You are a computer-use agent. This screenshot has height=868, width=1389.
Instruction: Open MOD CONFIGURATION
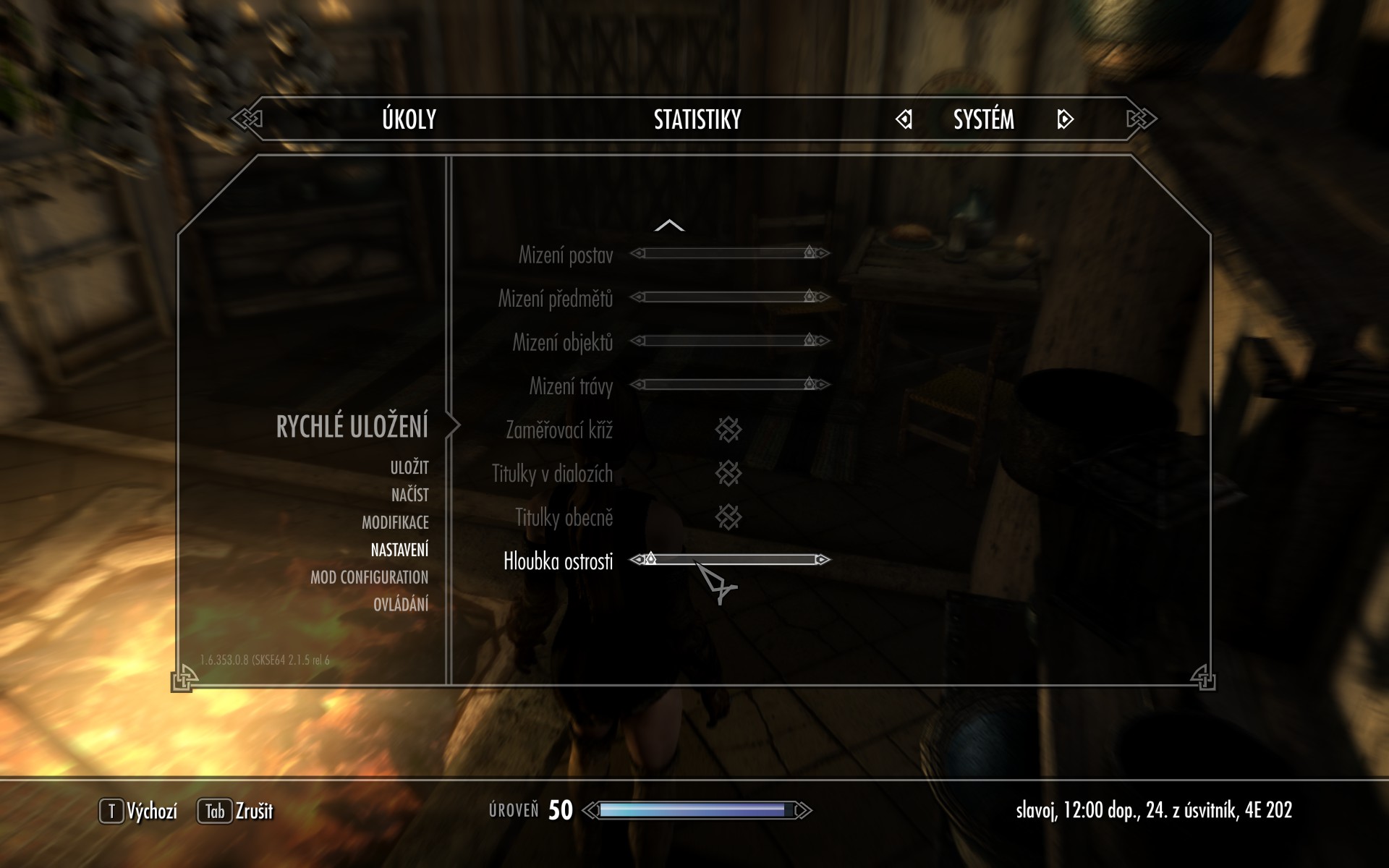coord(369,577)
